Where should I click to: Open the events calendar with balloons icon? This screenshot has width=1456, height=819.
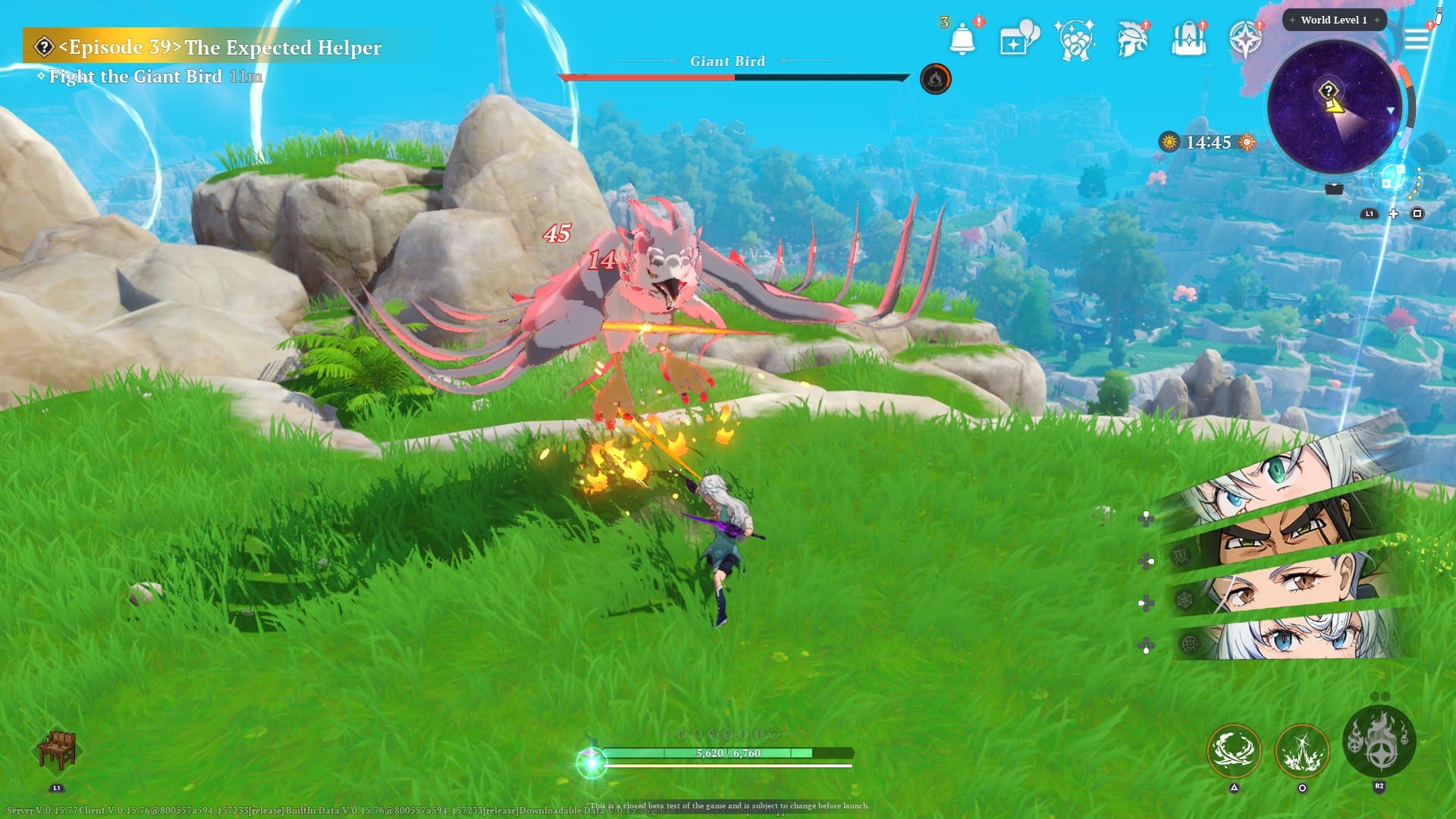tap(1018, 39)
